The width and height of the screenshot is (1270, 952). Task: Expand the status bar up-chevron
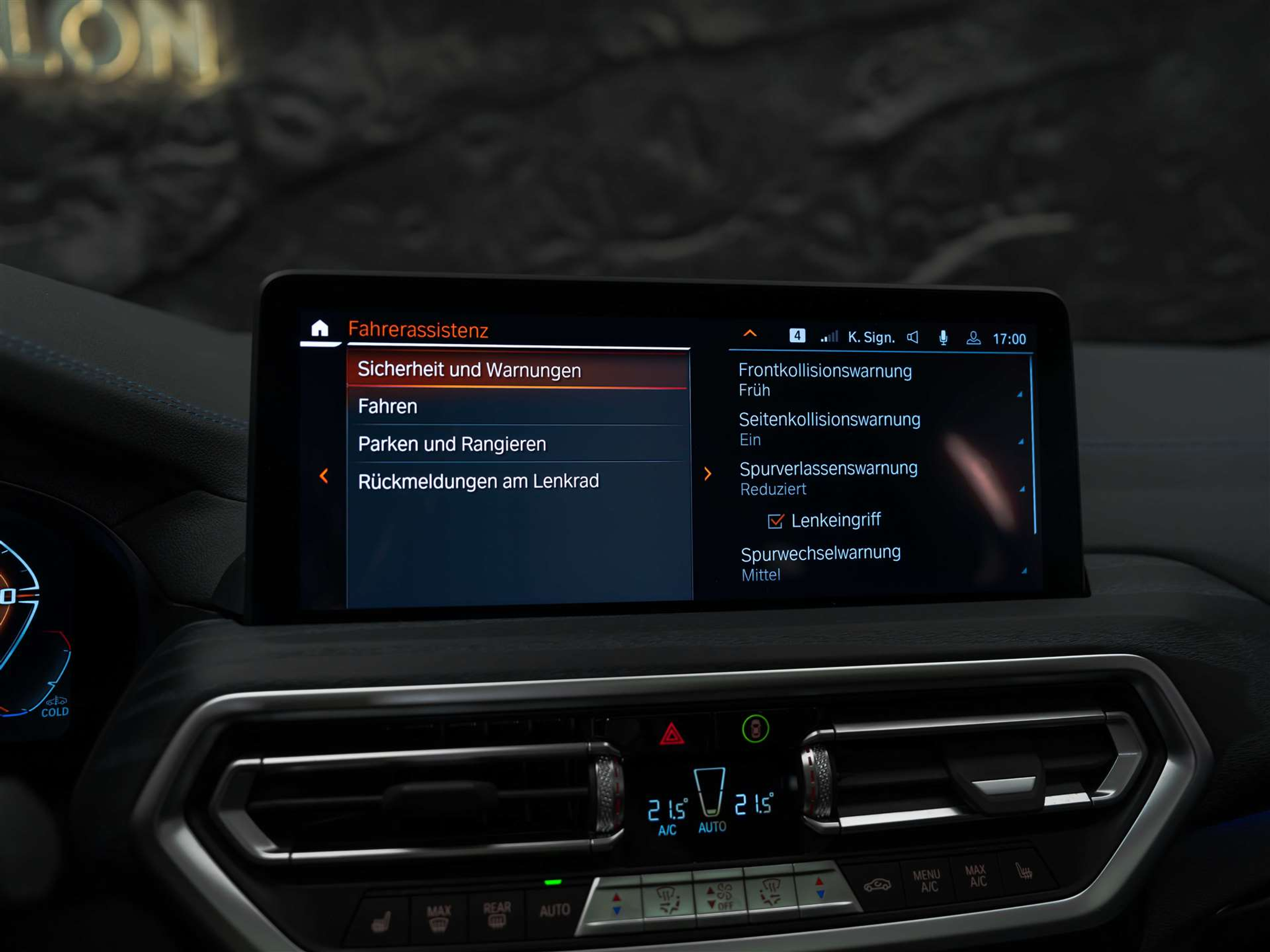(x=750, y=334)
